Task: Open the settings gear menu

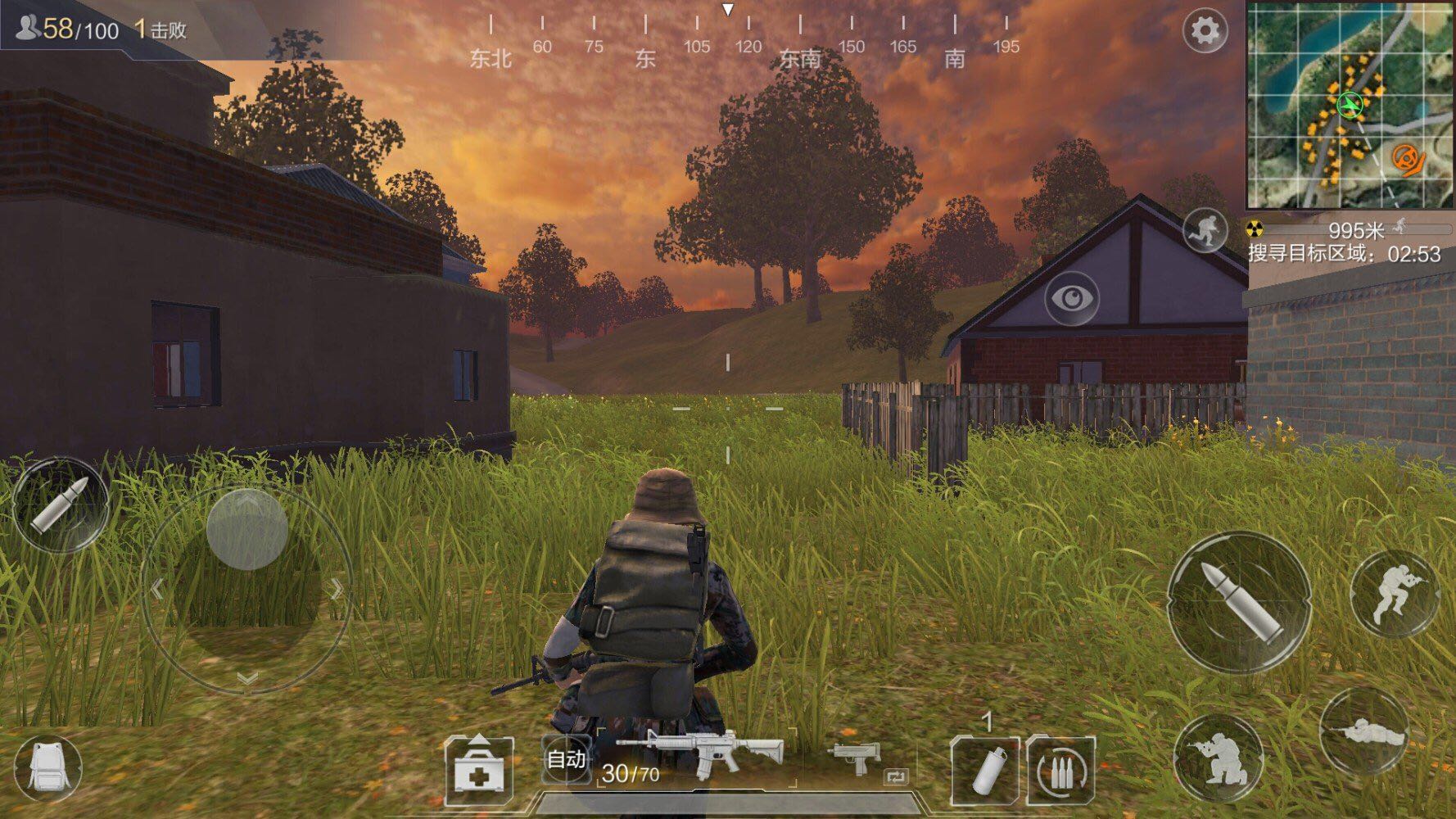Action: click(1205, 32)
